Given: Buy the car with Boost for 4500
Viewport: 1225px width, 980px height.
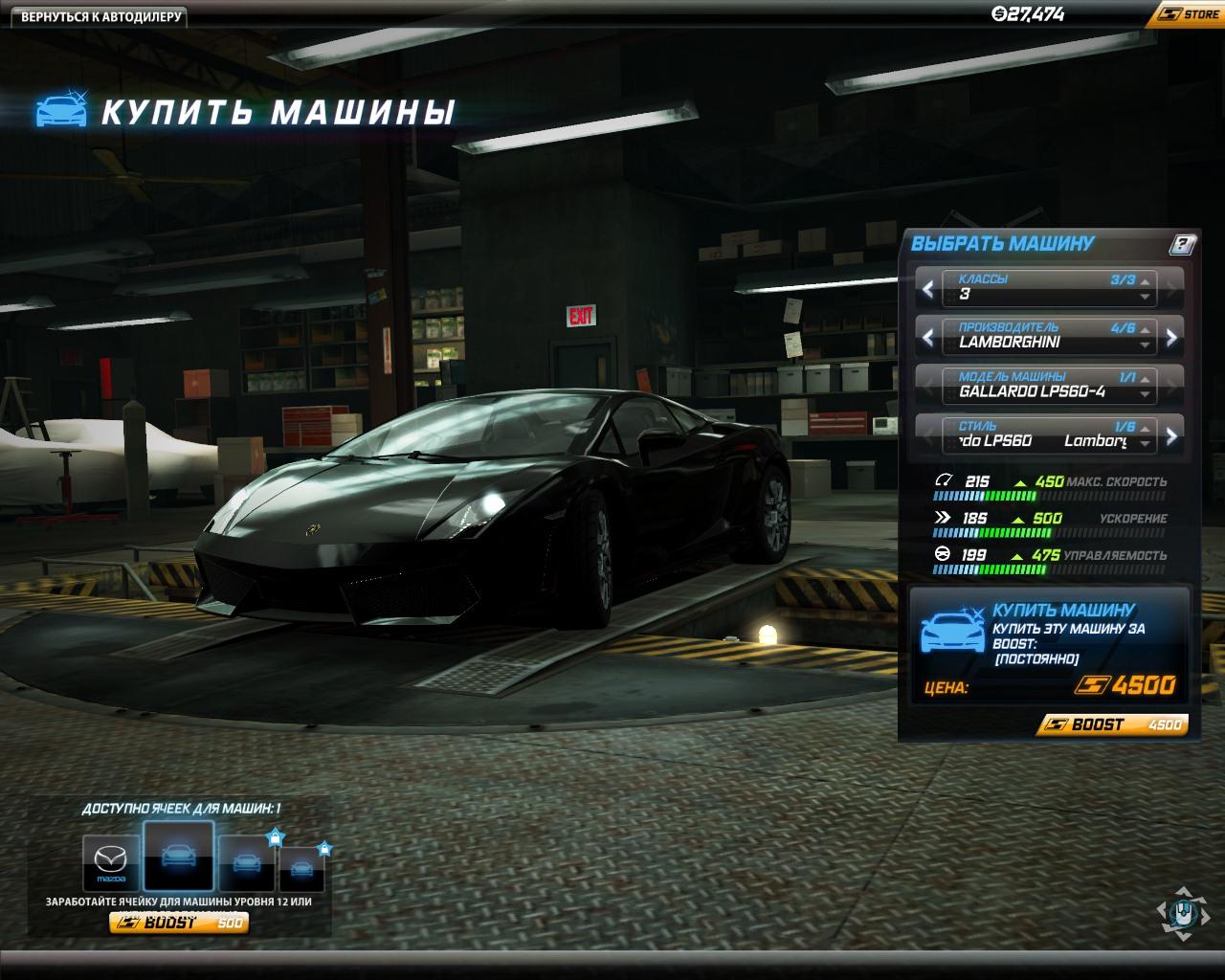Looking at the screenshot, I should point(1112,724).
